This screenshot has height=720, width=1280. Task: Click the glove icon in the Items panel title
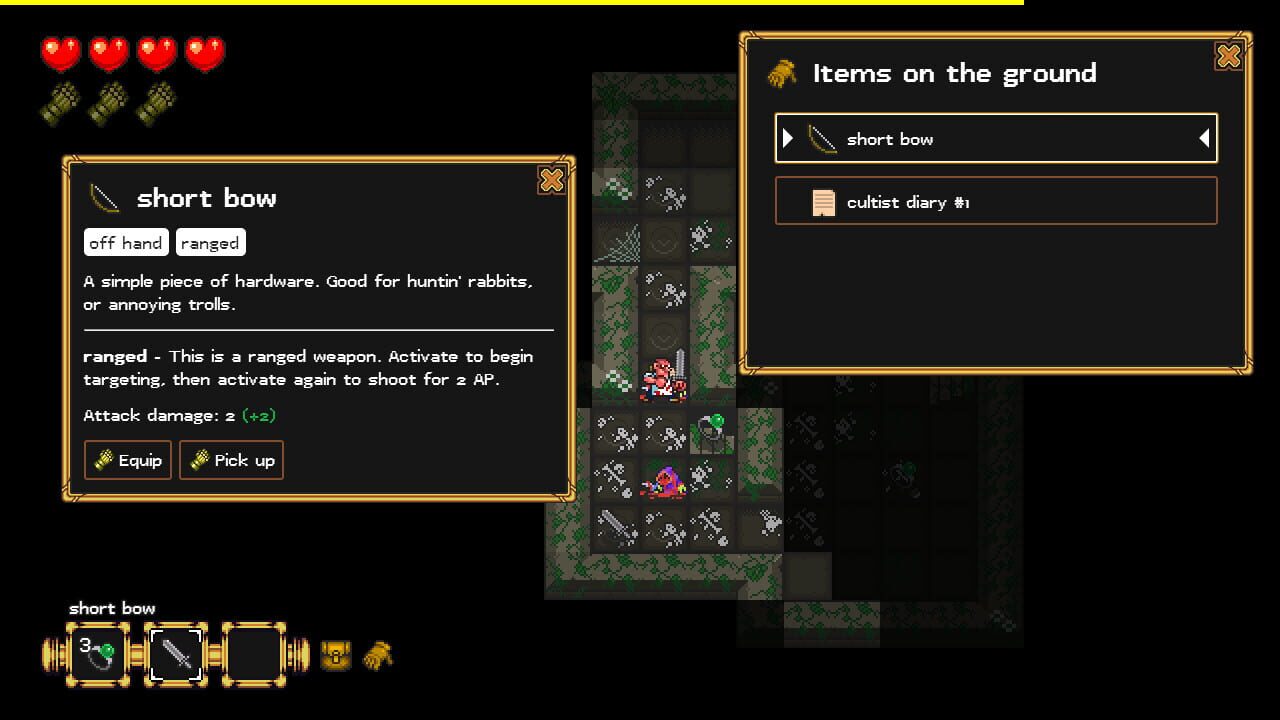(x=783, y=72)
